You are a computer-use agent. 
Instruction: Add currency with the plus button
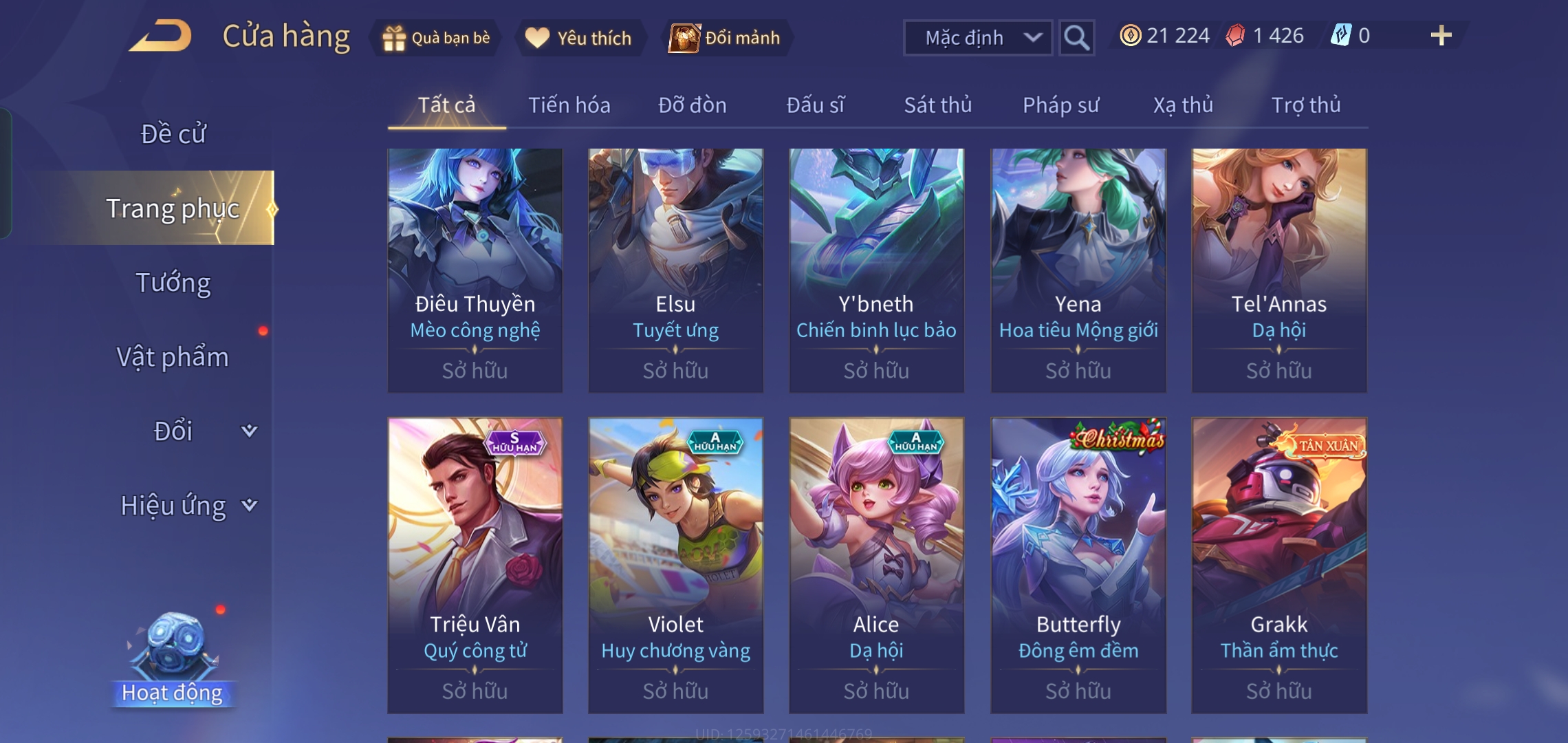point(1440,36)
